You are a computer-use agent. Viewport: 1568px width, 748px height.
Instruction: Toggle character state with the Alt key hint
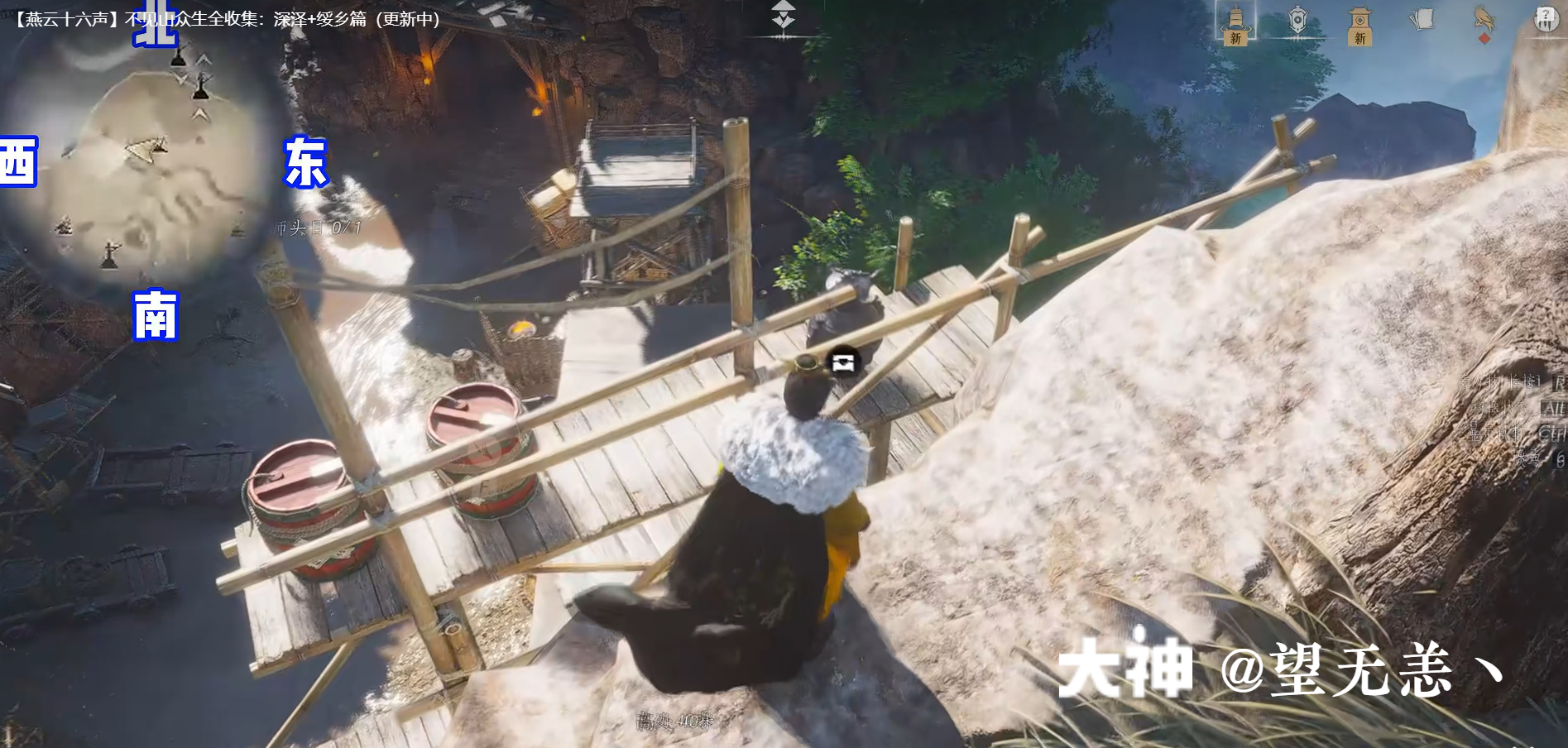(x=1554, y=409)
